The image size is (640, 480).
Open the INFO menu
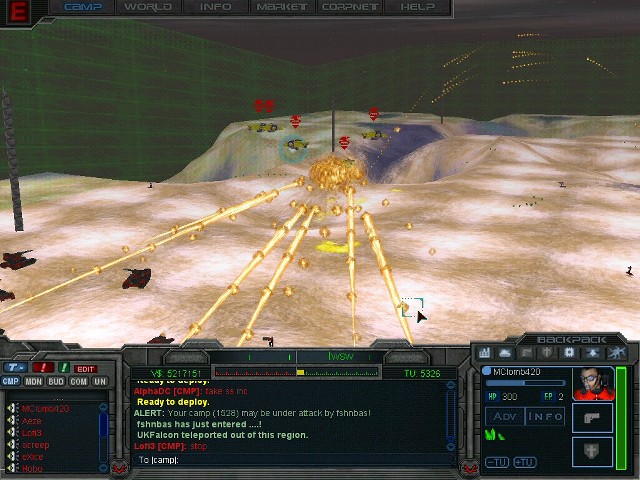[x=215, y=7]
